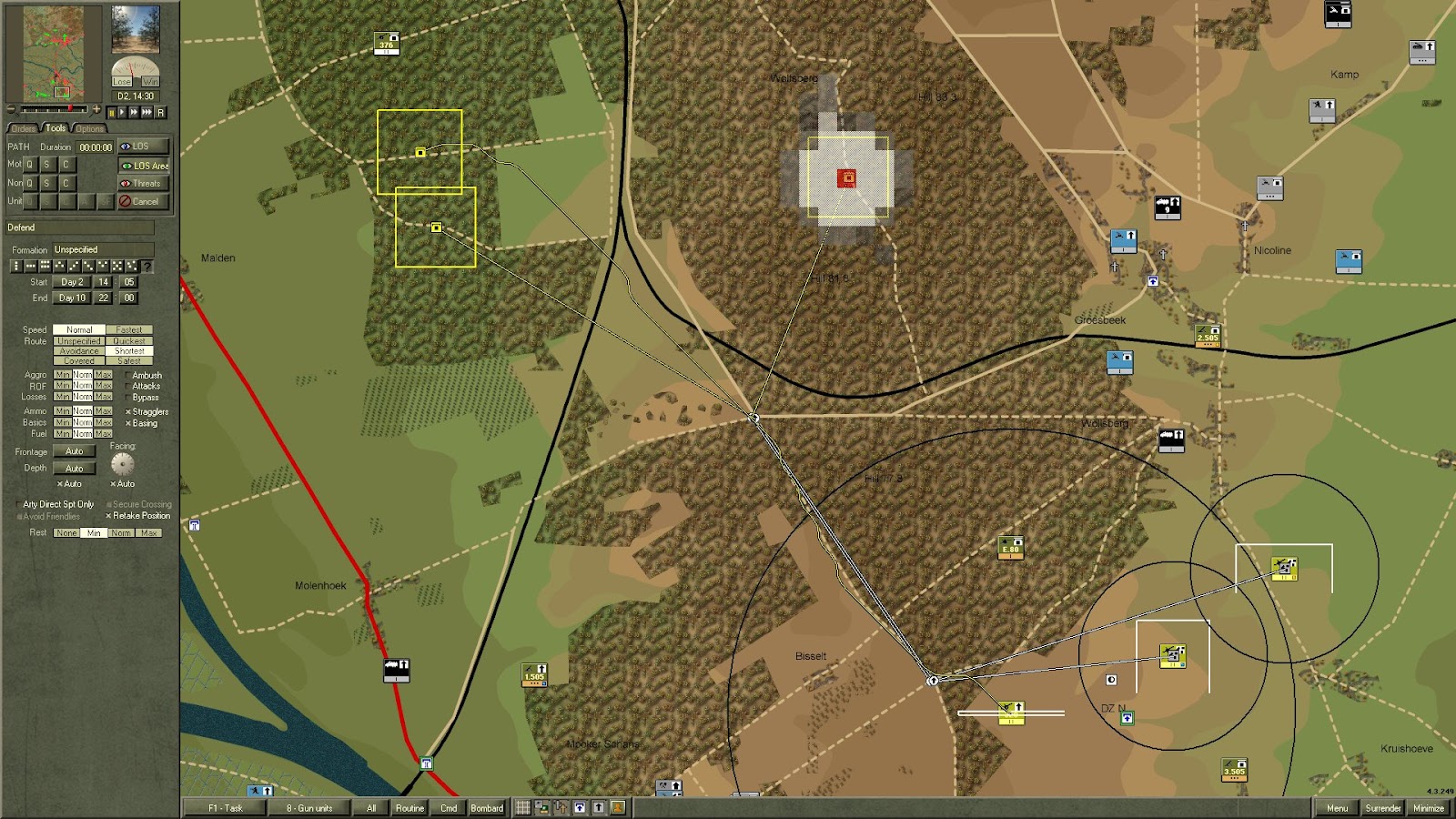Click the map zoom slider handle under minimap
The image size is (1456, 819).
70,108
